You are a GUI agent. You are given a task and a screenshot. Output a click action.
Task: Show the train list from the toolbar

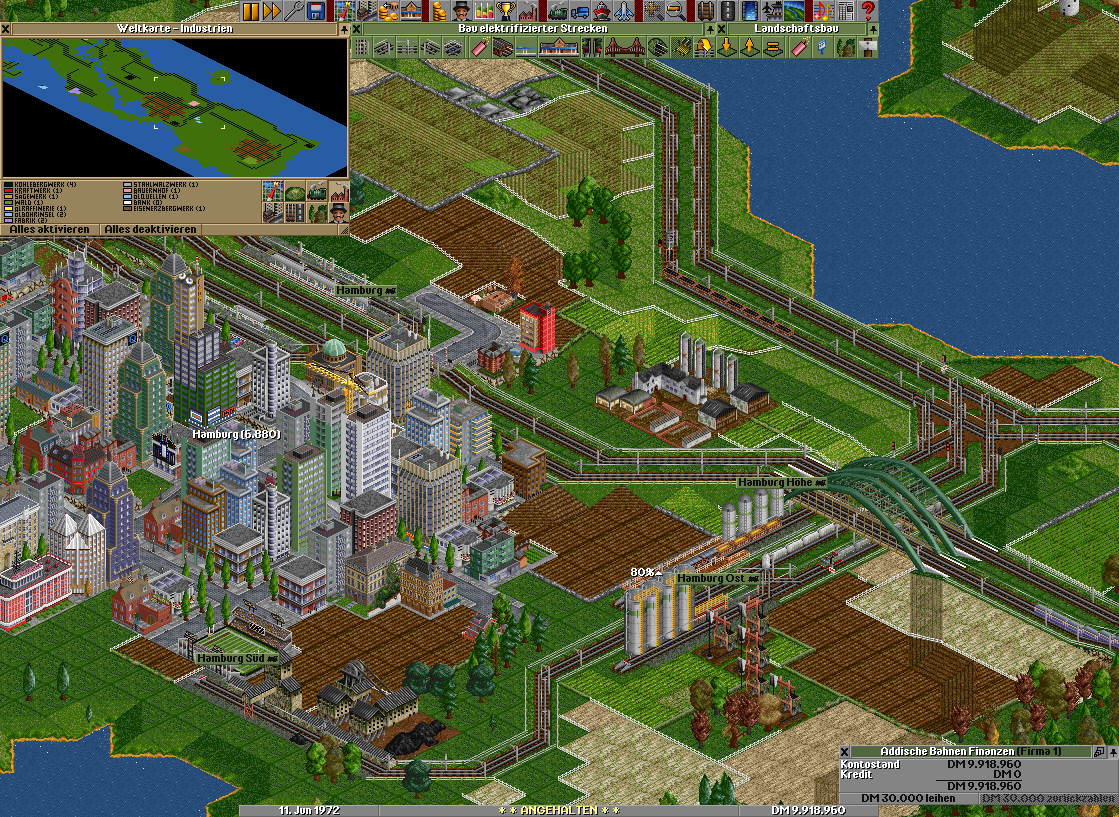558,11
